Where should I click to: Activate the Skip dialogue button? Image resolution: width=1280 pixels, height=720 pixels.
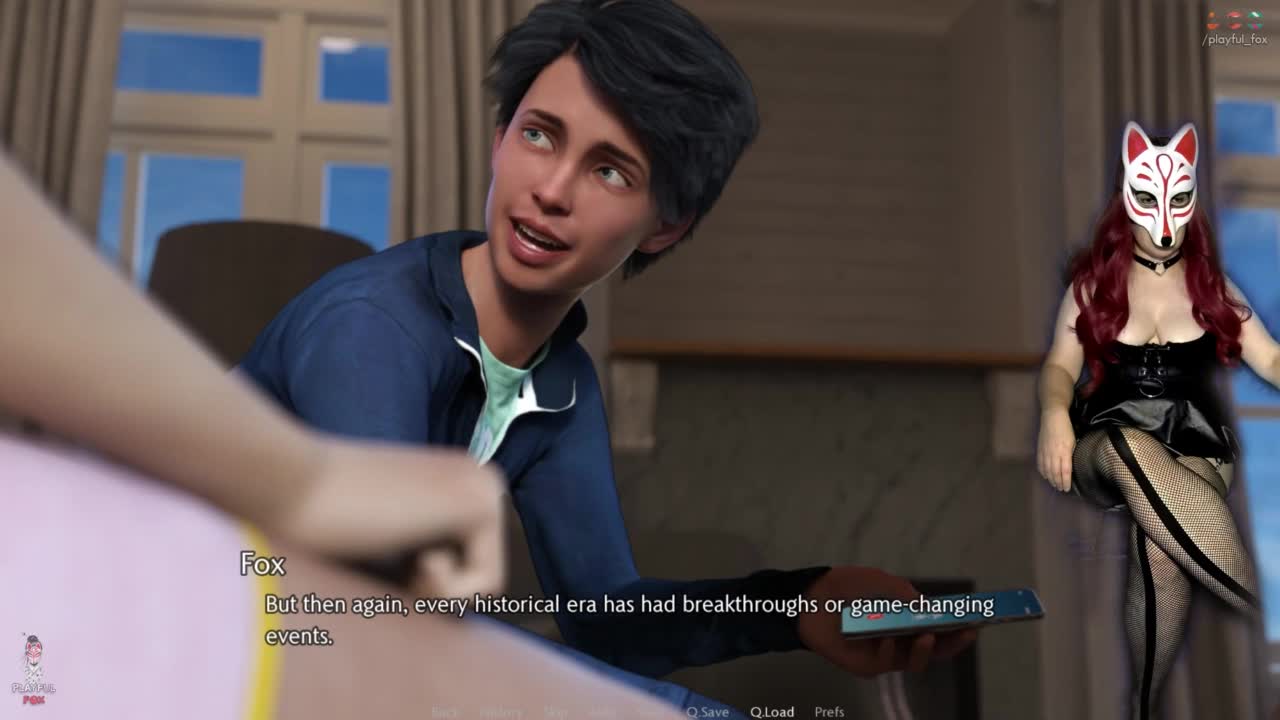(x=555, y=712)
